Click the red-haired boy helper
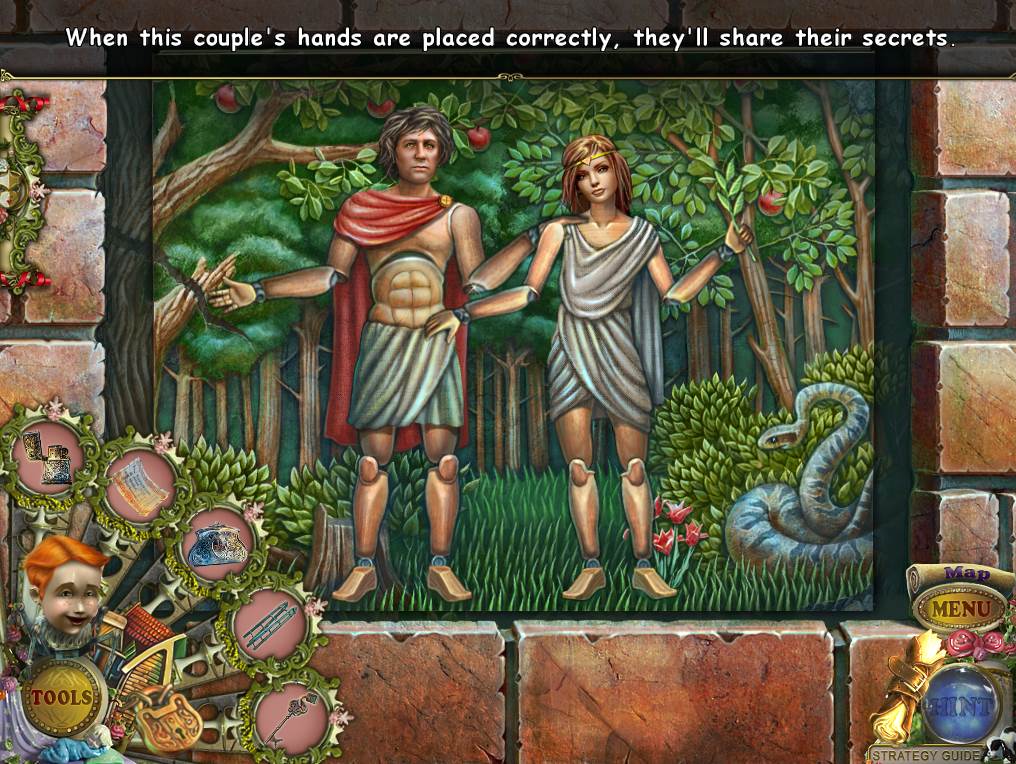This screenshot has width=1016, height=764. tap(63, 589)
